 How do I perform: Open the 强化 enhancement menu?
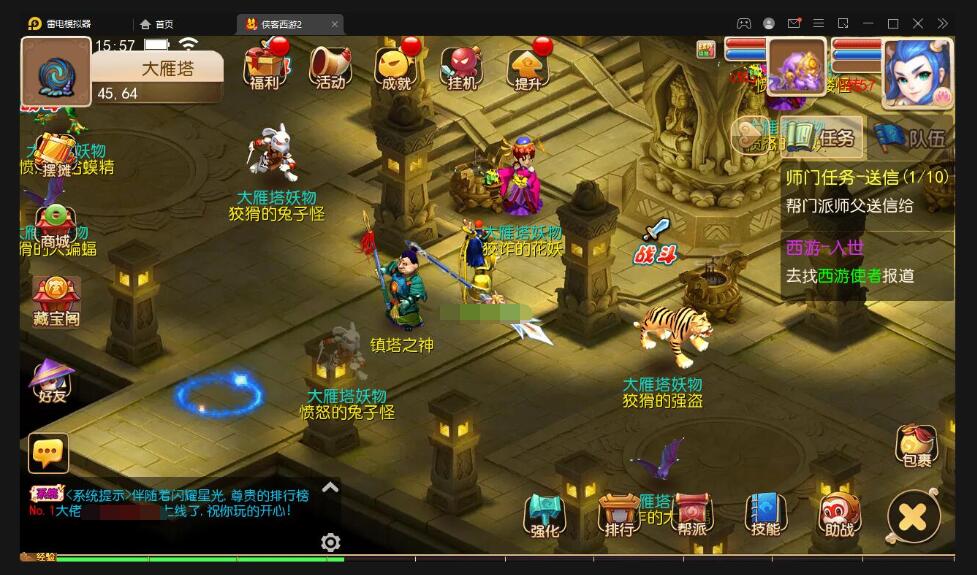point(545,514)
